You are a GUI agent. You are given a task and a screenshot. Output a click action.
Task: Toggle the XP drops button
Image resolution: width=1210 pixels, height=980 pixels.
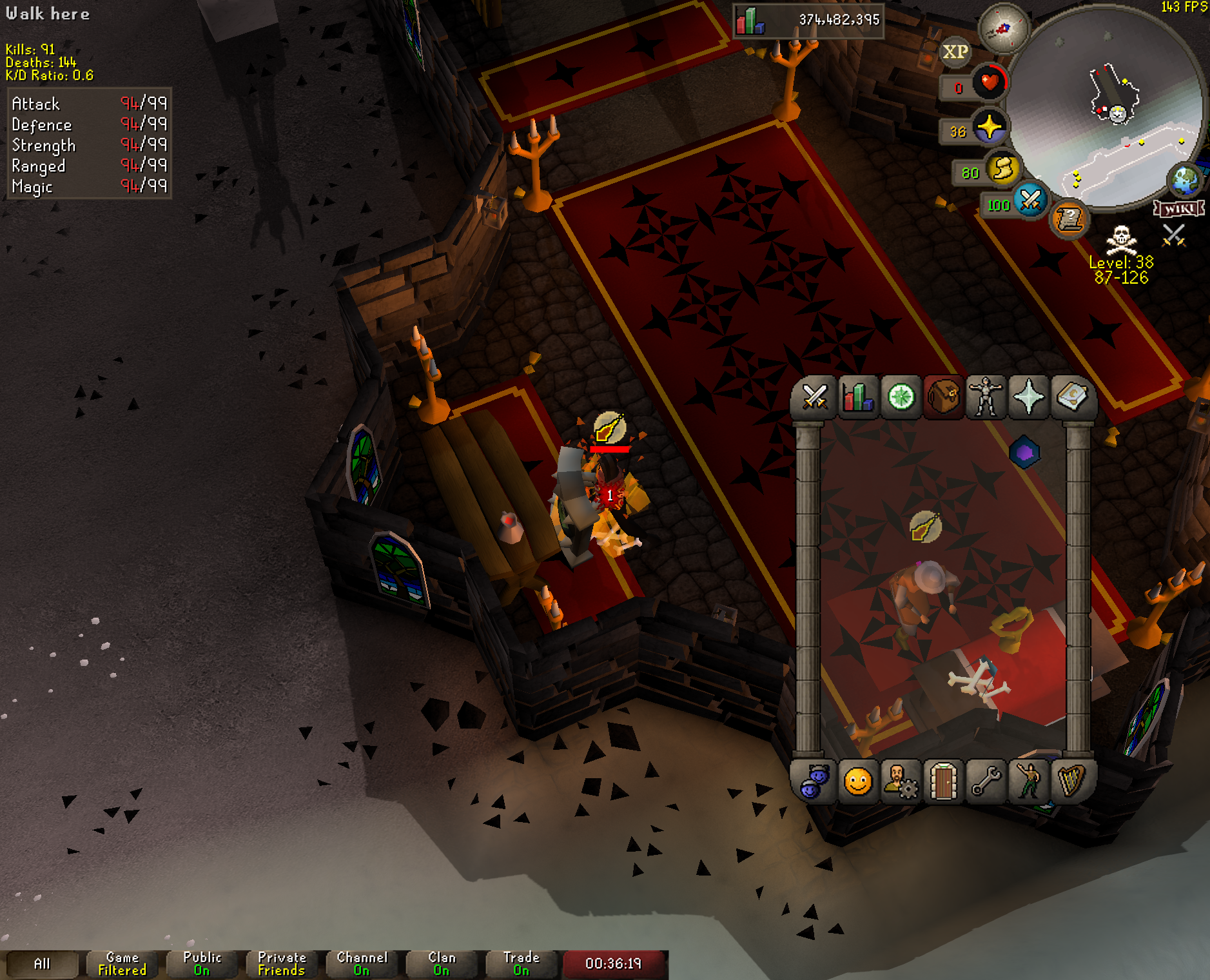[x=955, y=52]
